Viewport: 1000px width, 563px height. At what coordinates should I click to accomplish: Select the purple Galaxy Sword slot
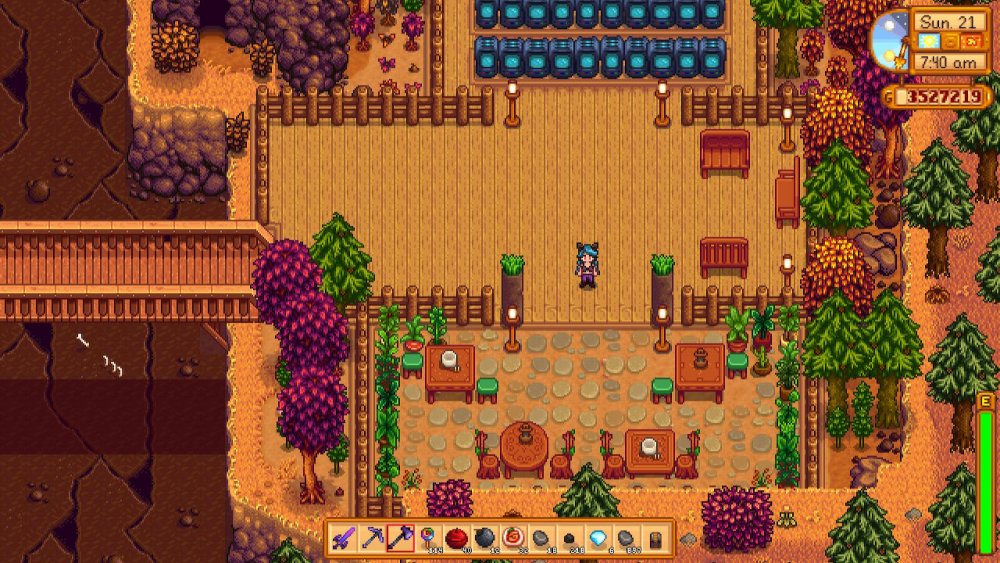point(343,539)
